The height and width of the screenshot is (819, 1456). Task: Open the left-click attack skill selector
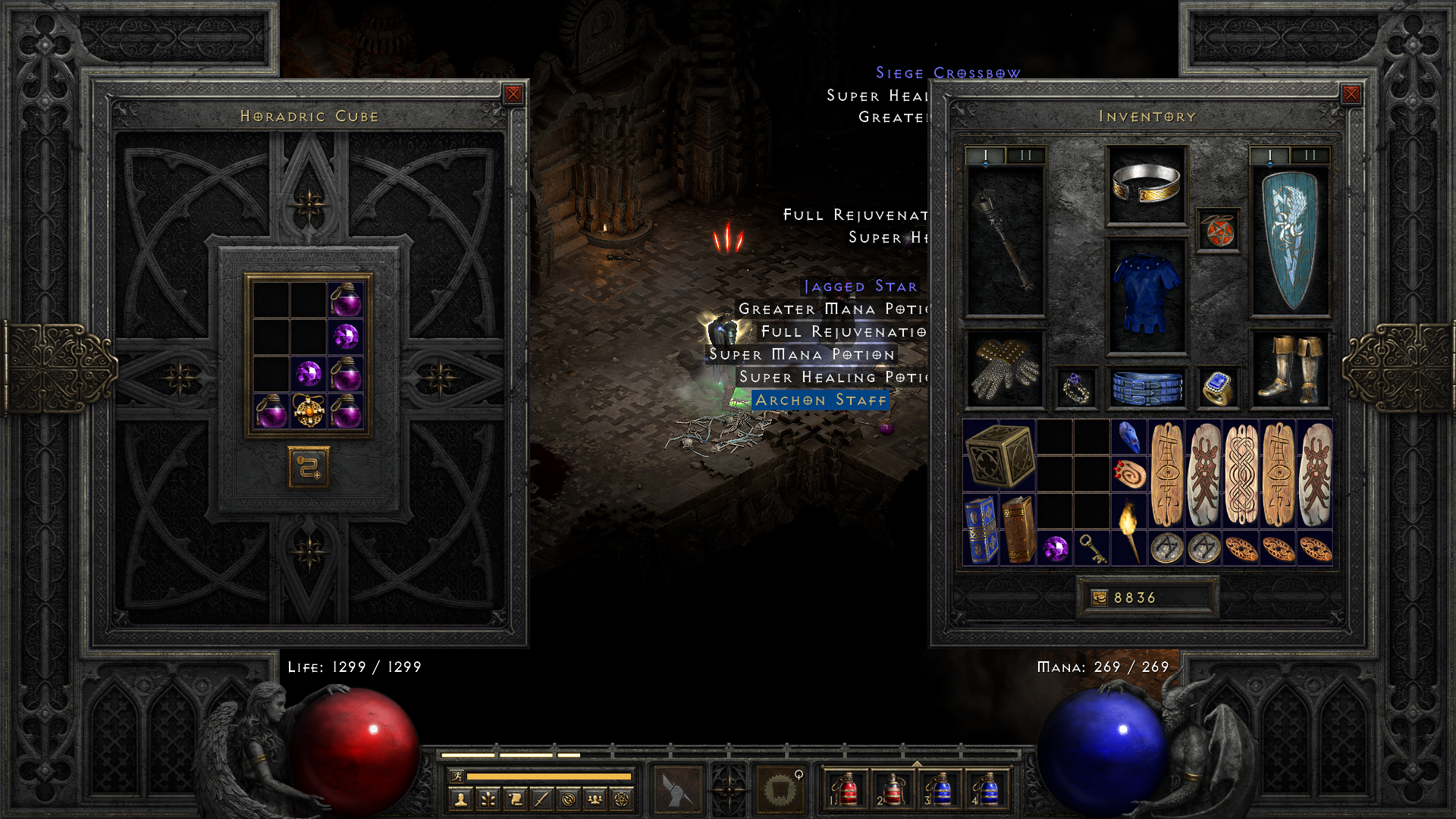pos(678,789)
